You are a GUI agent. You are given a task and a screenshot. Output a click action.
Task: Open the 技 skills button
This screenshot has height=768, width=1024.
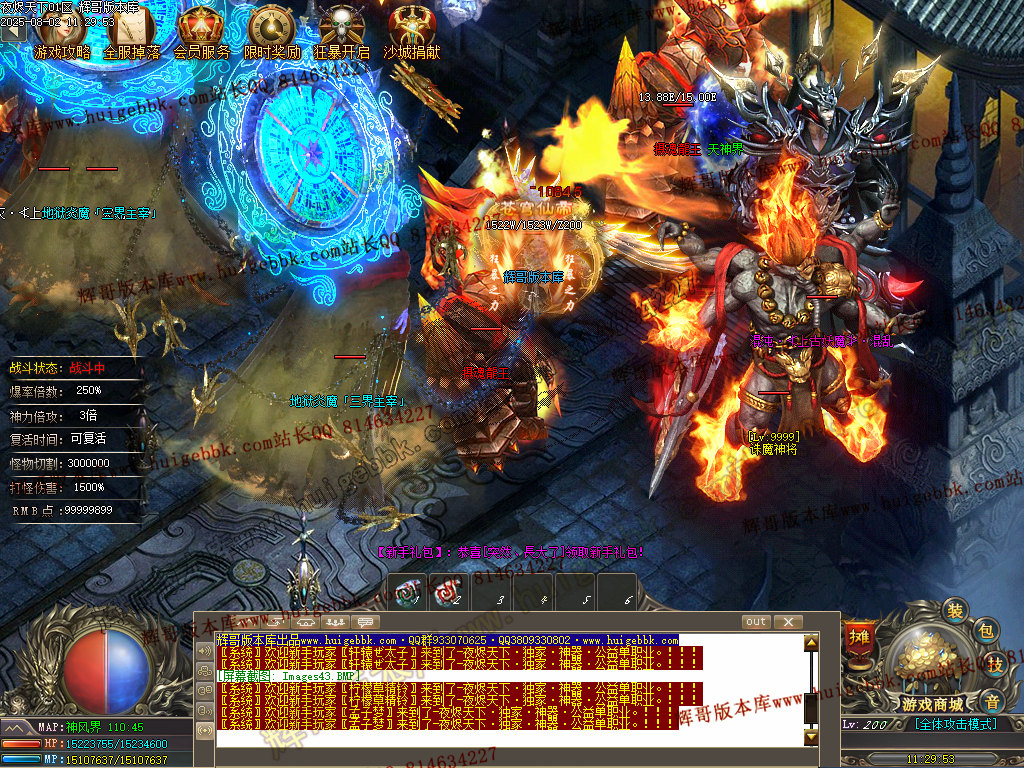point(995,664)
